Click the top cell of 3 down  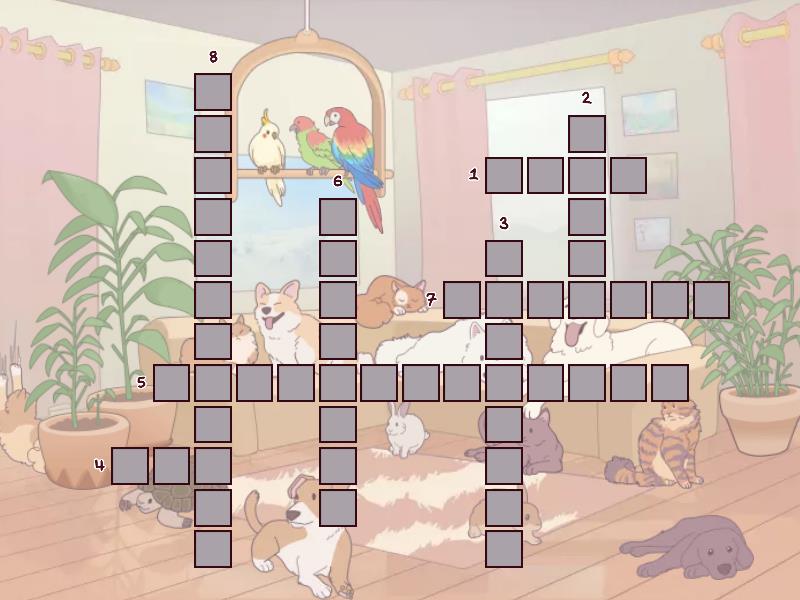click(x=504, y=258)
